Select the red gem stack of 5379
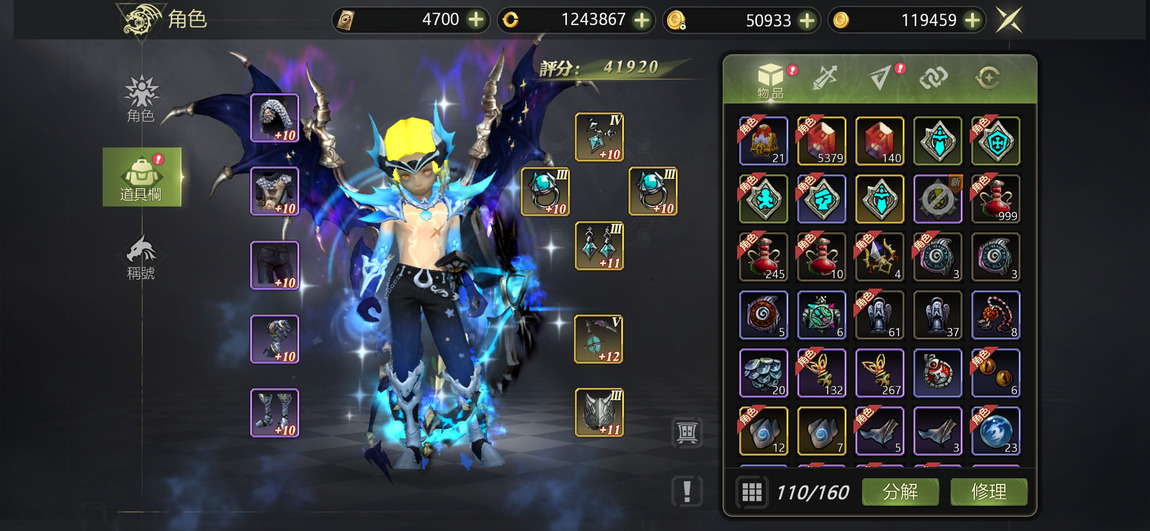 (x=822, y=141)
